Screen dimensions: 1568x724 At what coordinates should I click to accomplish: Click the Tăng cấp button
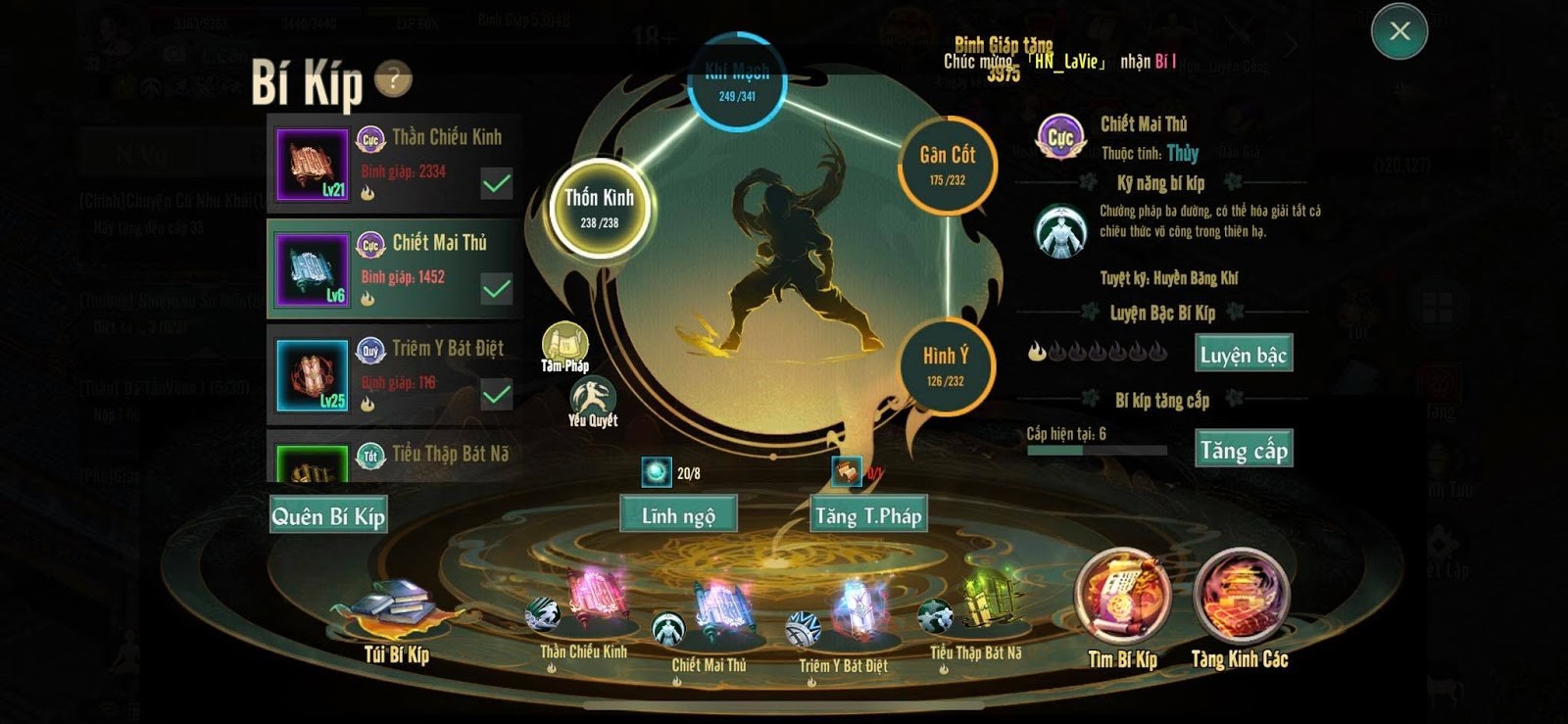tap(1244, 449)
